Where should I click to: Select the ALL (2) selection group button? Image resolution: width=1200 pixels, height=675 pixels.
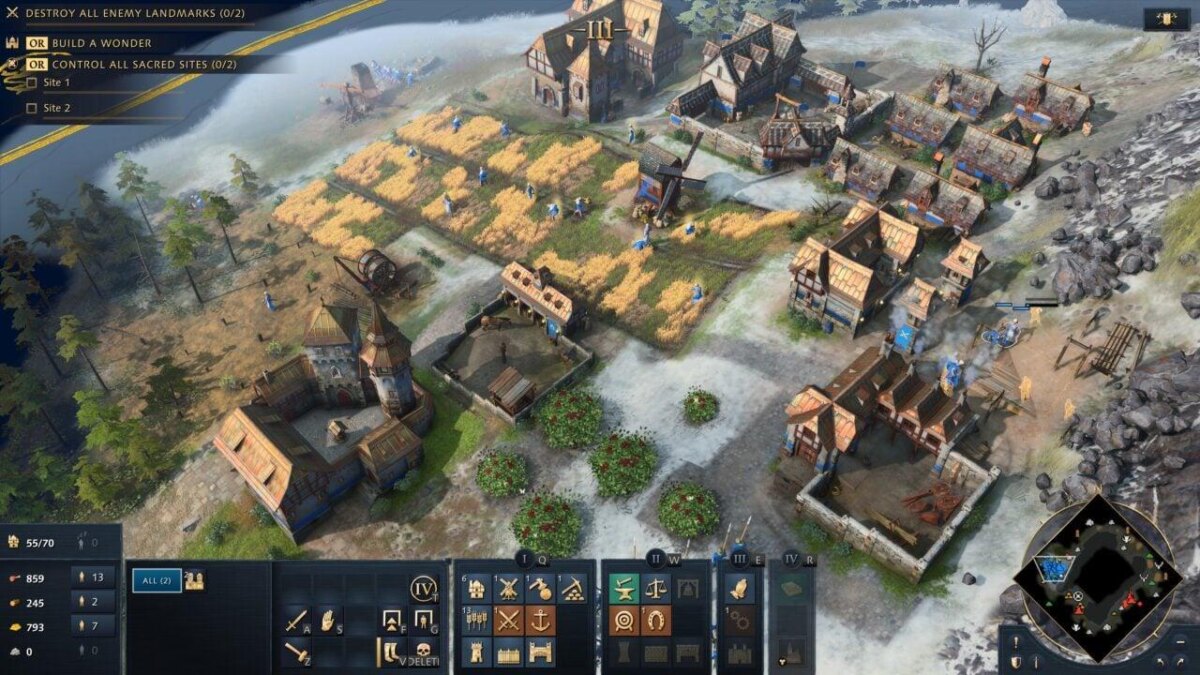click(157, 580)
